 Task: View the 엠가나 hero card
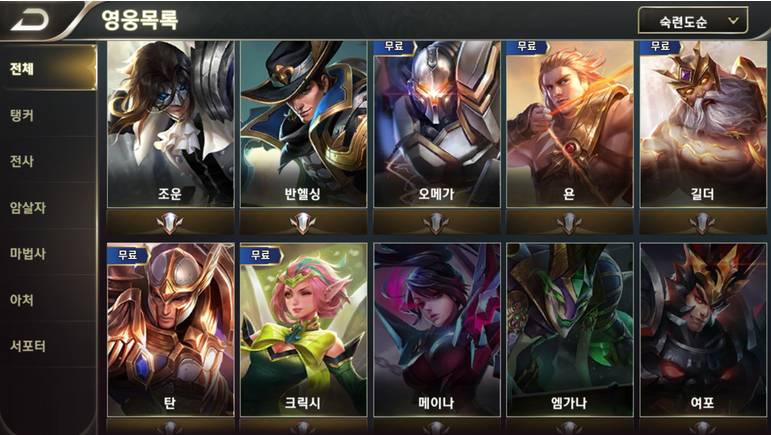coord(570,330)
